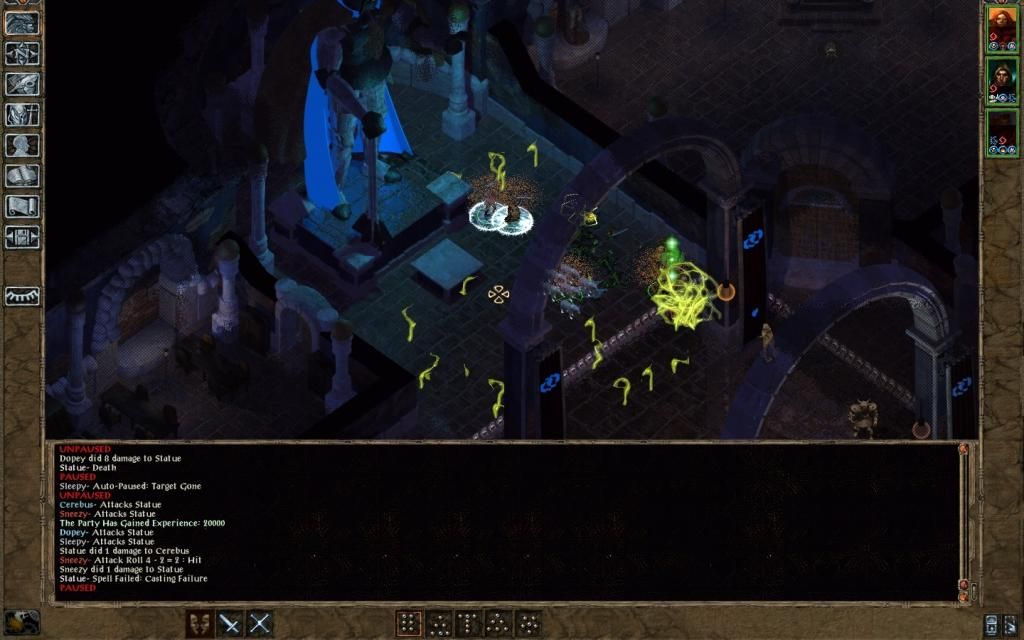This screenshot has height=640, width=1024.
Task: Select the highlighted two-column formation button
Action: click(x=409, y=623)
